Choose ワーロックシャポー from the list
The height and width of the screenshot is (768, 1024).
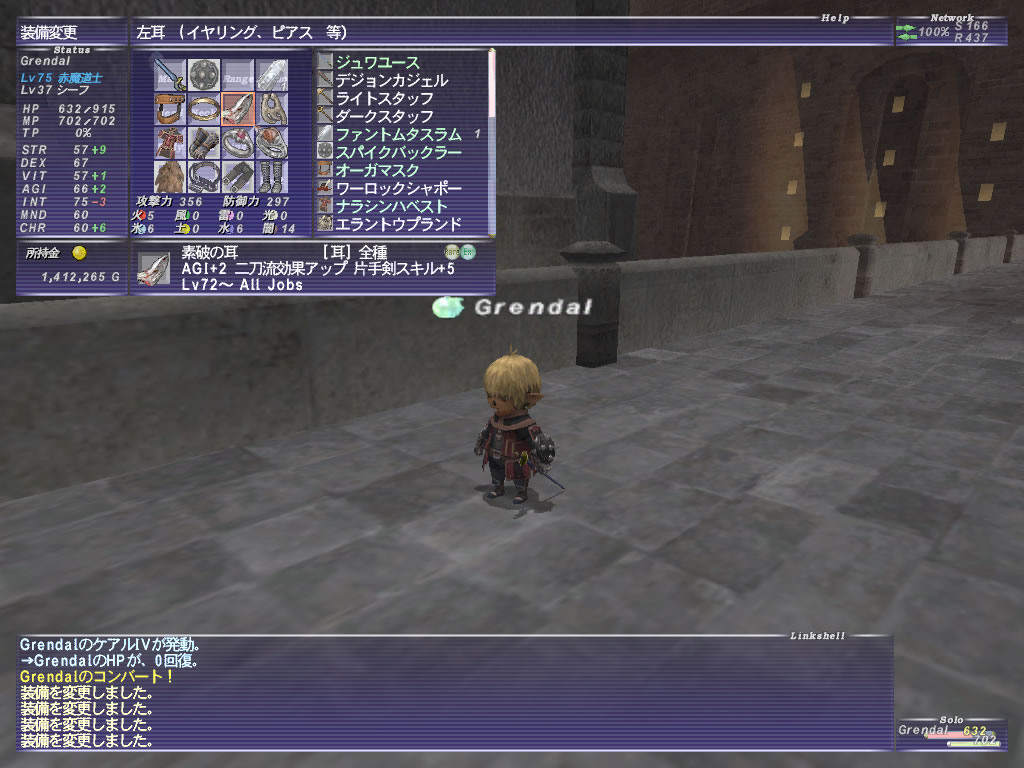pyautogui.click(x=398, y=188)
